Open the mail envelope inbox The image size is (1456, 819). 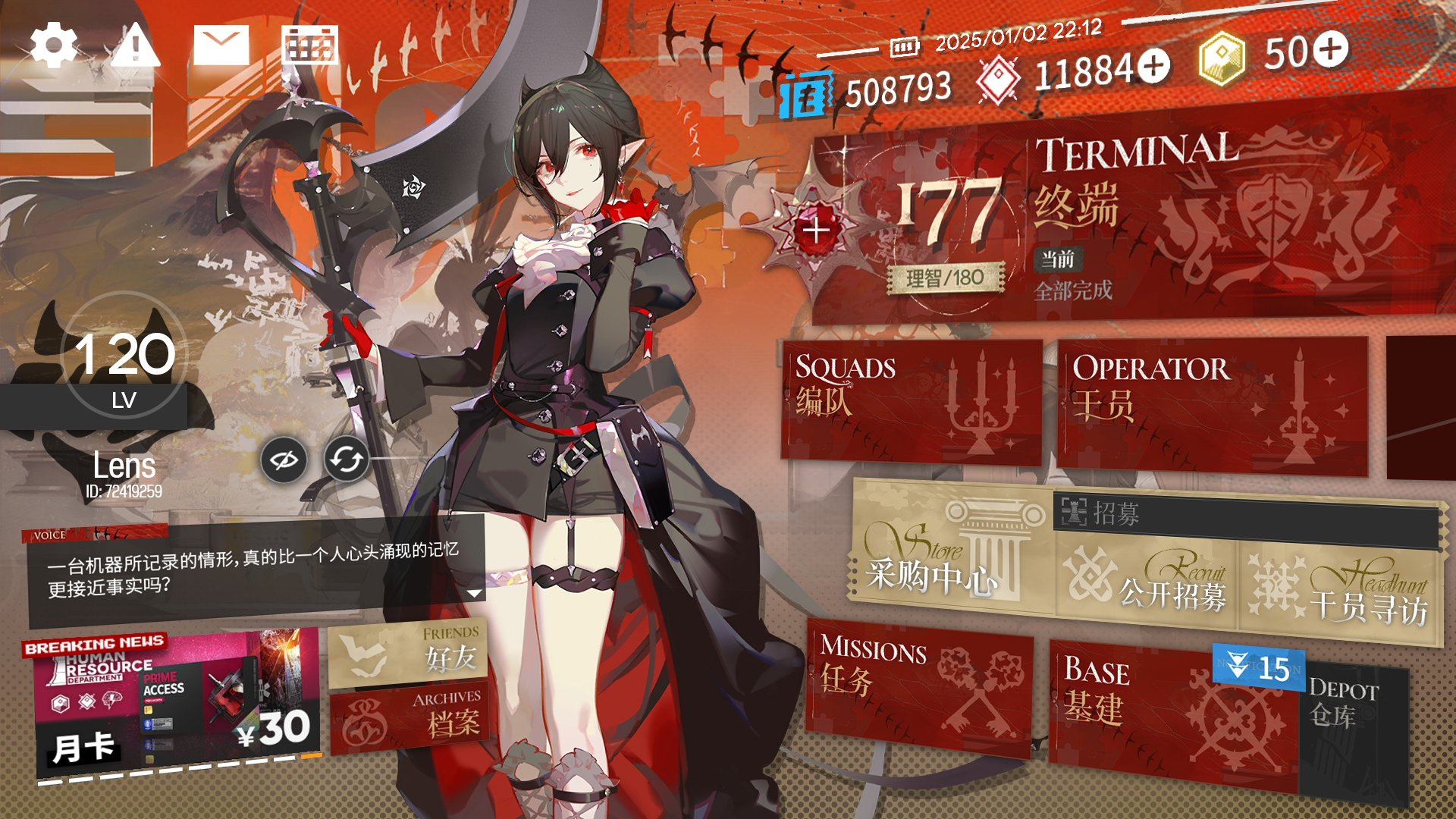point(221,45)
